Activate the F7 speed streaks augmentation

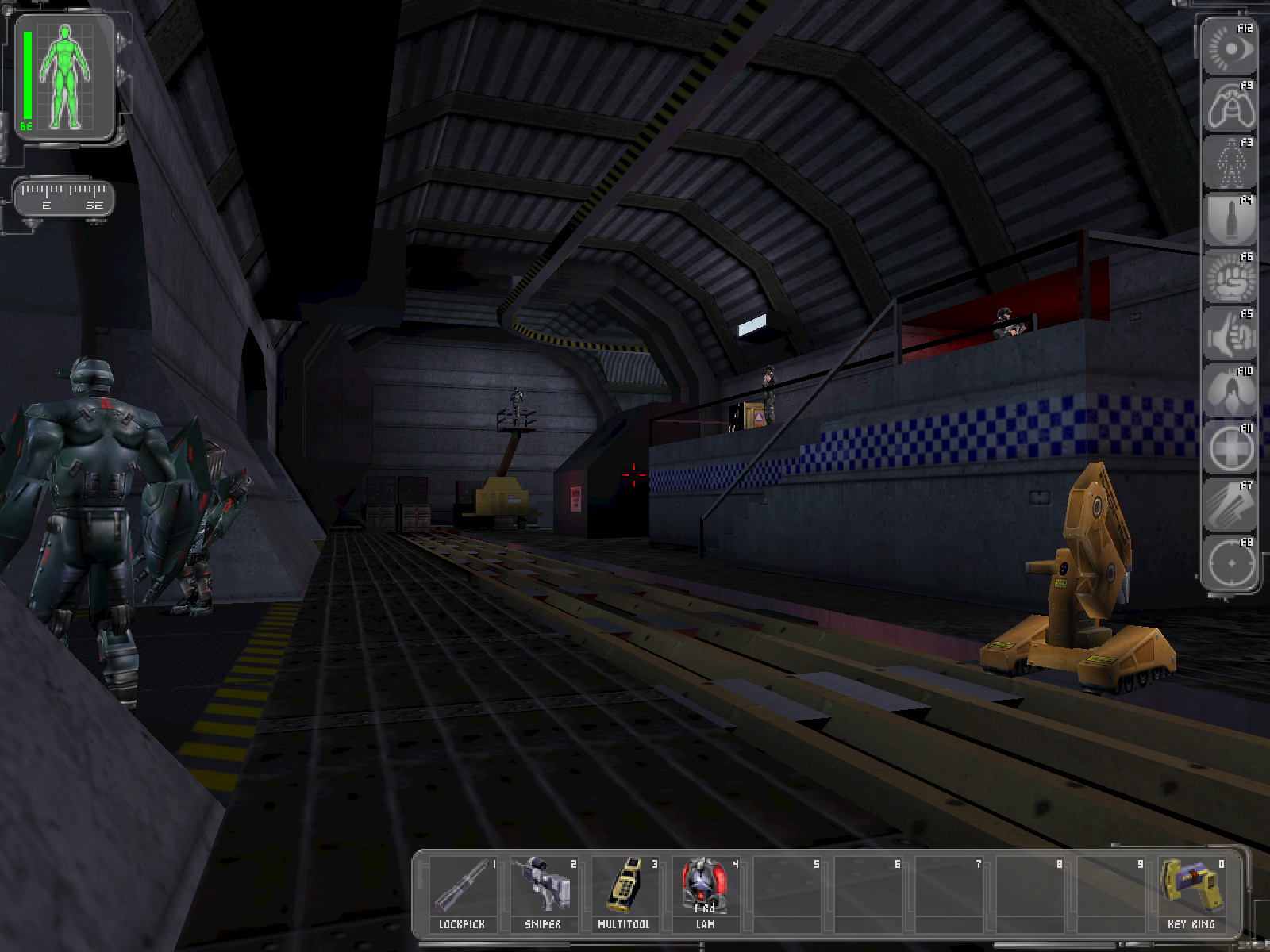coord(1229,506)
